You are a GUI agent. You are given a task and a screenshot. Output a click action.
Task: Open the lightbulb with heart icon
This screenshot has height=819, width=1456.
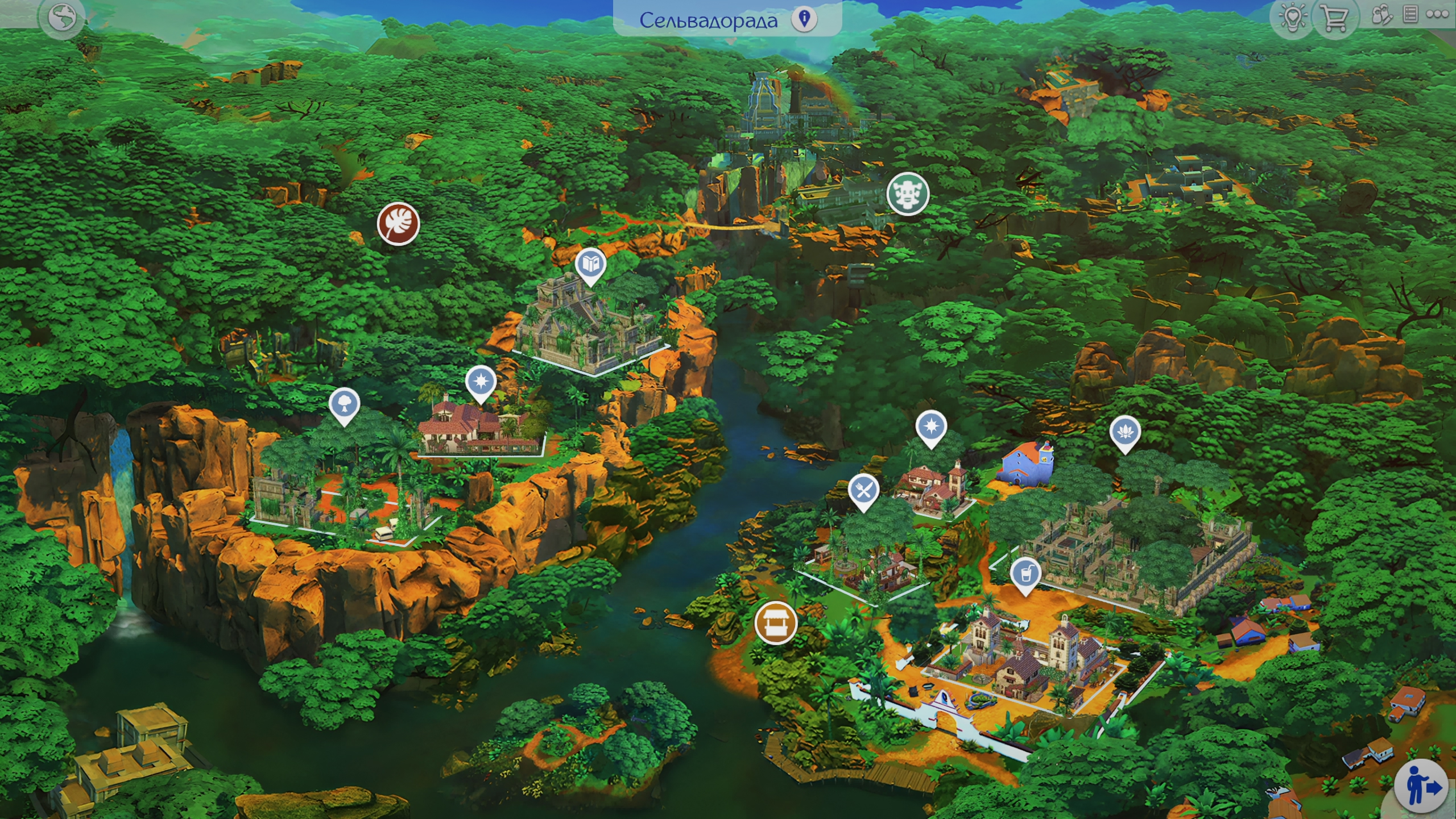[x=1293, y=18]
